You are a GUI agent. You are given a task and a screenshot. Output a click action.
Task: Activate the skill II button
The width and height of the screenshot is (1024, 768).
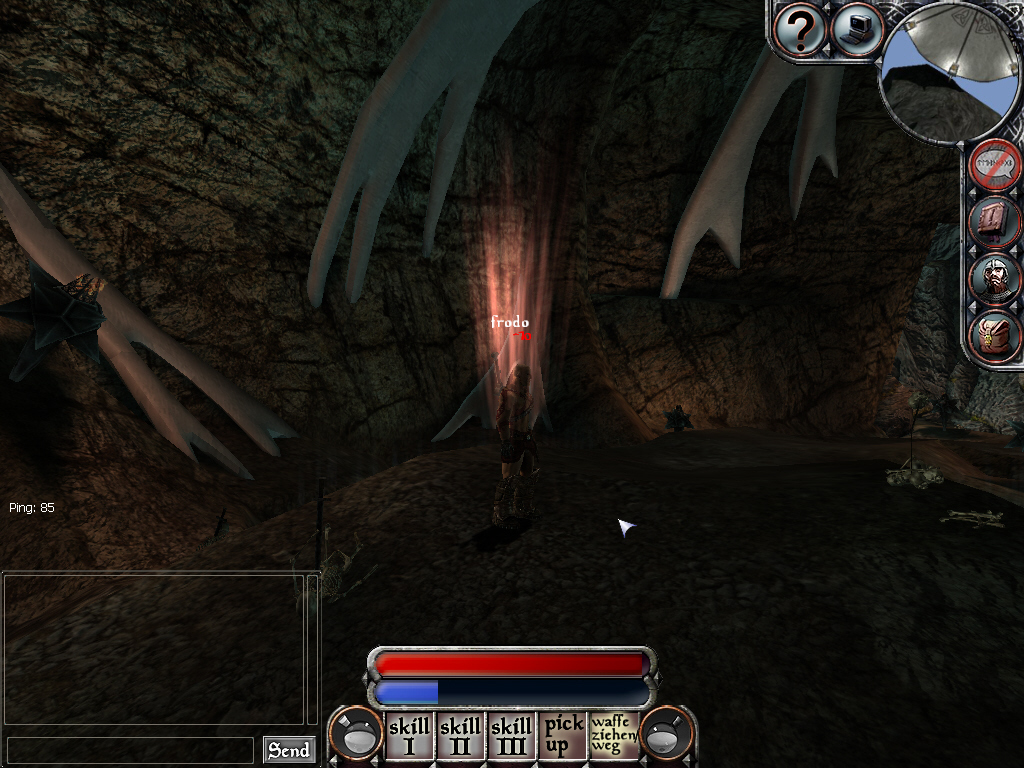(x=461, y=737)
